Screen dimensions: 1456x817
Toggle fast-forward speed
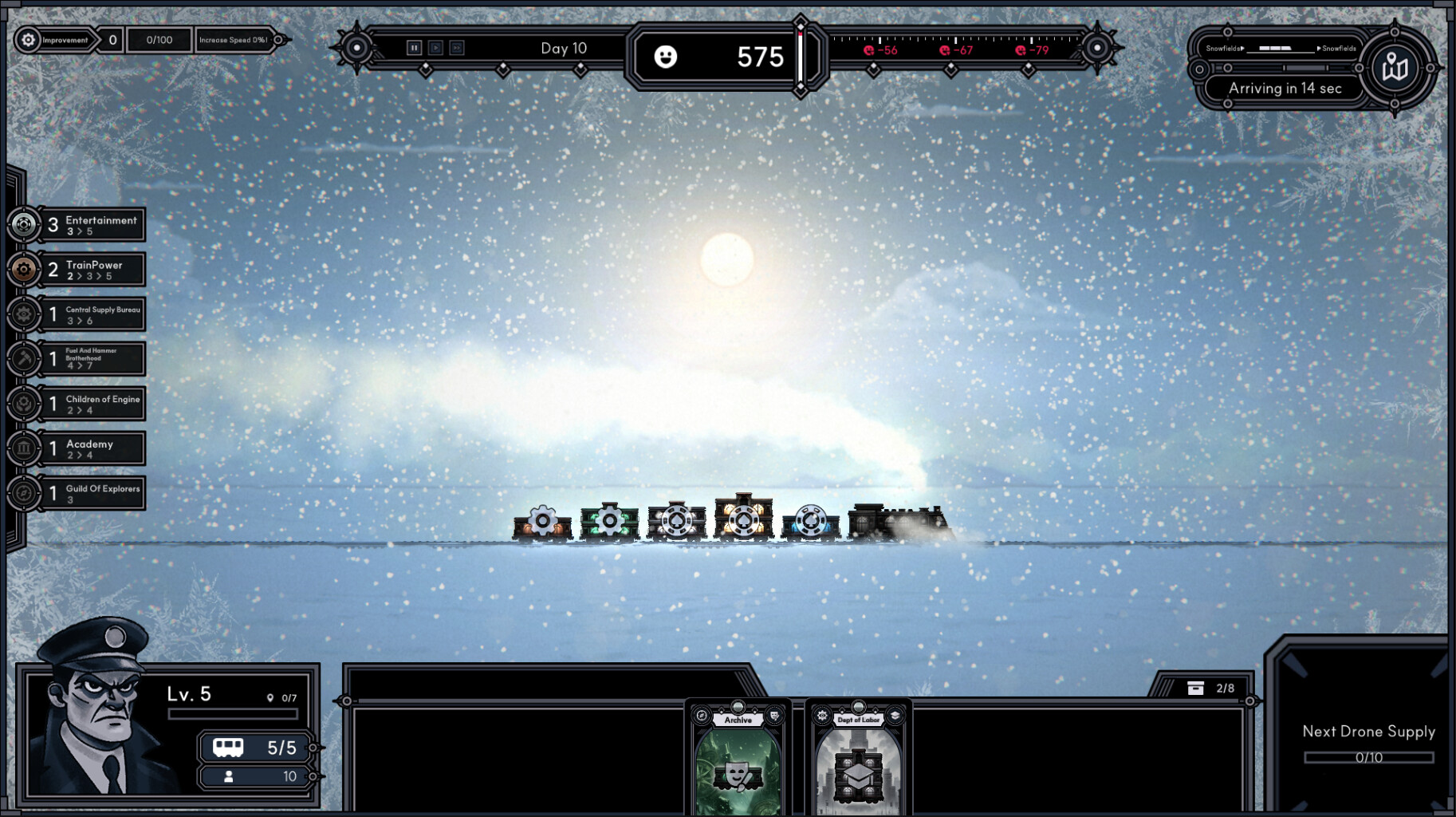456,47
